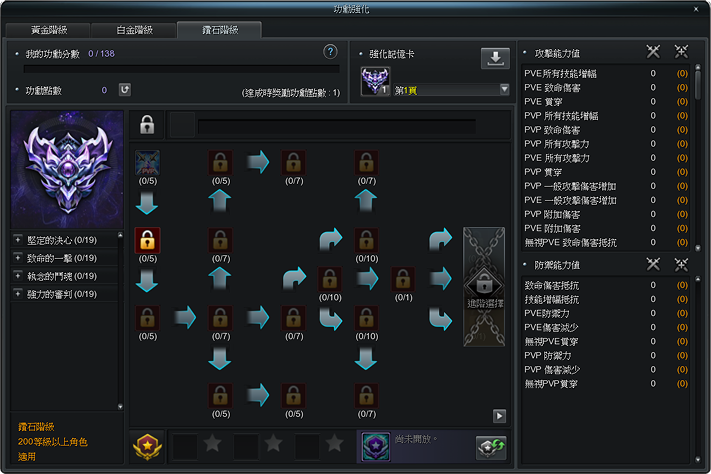Click the purple rank emblem beside 尚未開放
This screenshot has height=474, width=711.
pyautogui.click(x=376, y=445)
